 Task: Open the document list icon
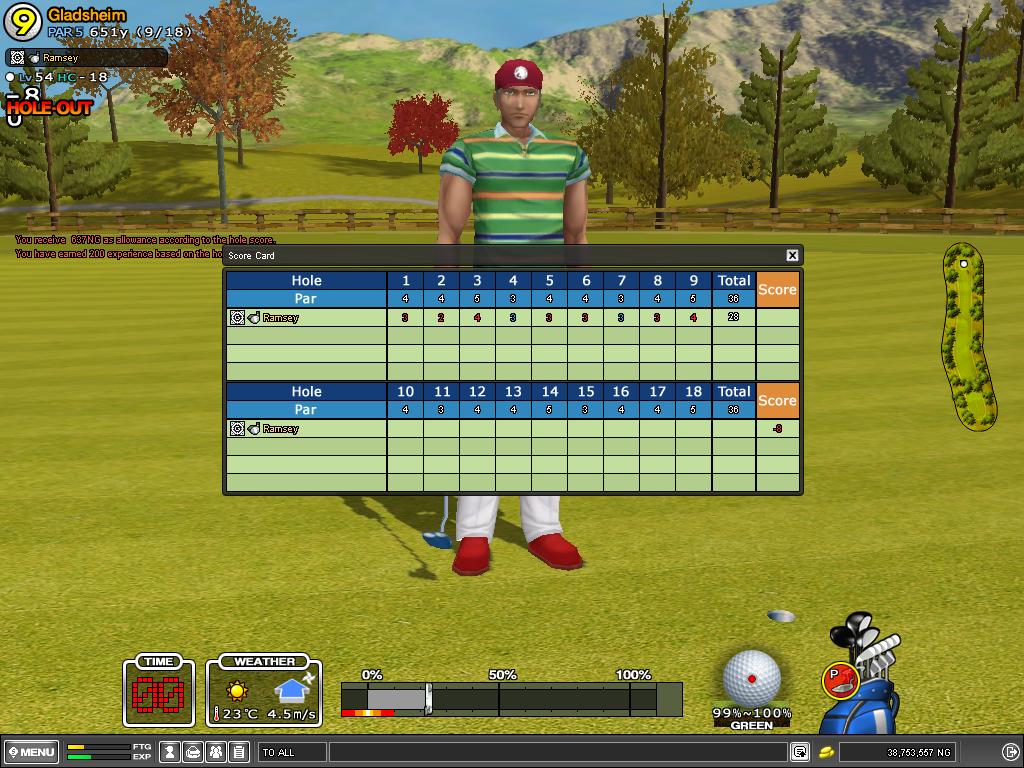pyautogui.click(x=238, y=752)
